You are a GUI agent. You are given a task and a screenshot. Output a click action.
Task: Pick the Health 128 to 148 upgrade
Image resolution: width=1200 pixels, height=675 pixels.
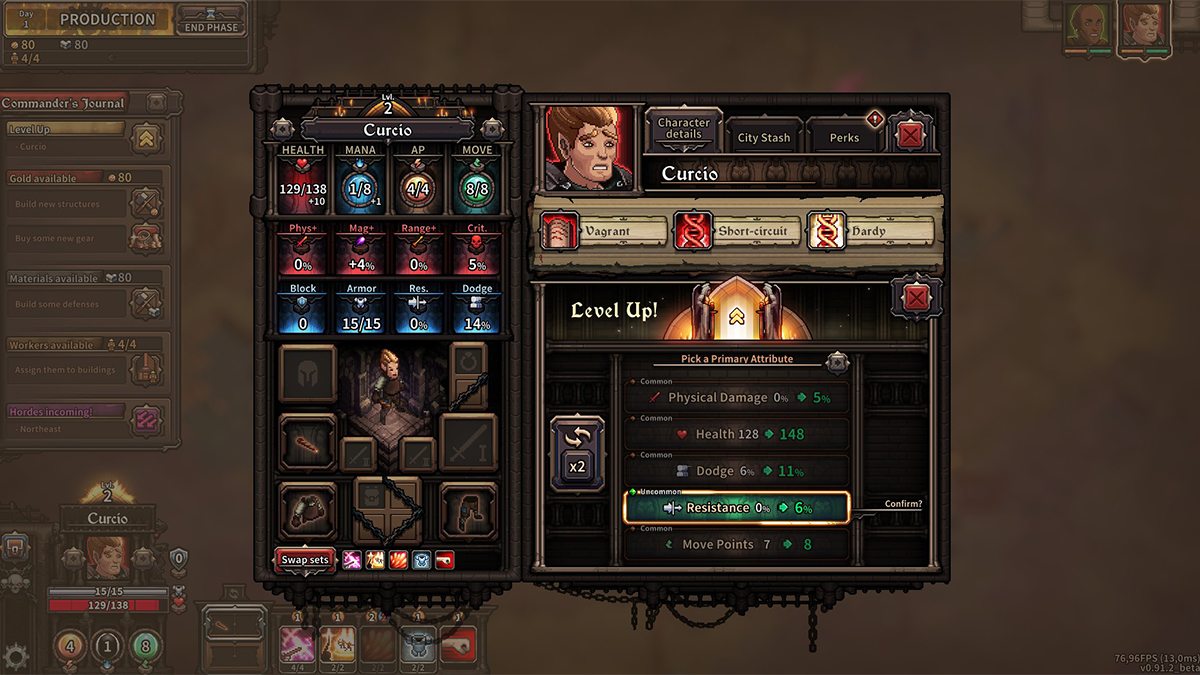point(736,434)
